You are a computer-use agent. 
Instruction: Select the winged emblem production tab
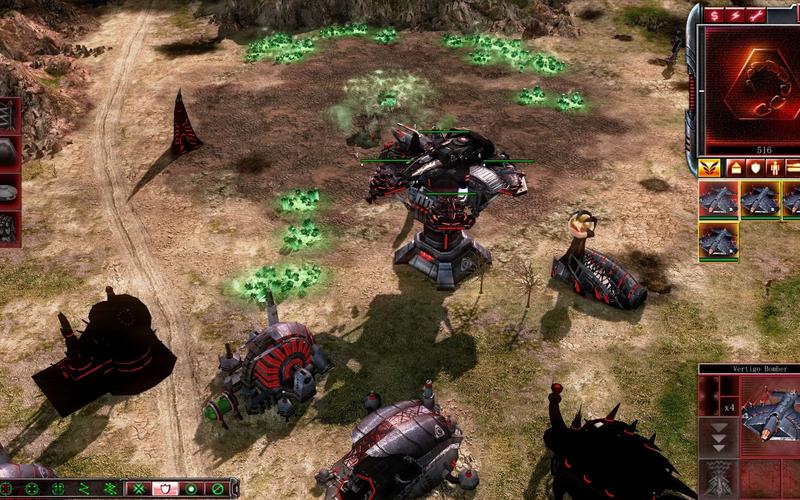point(710,167)
